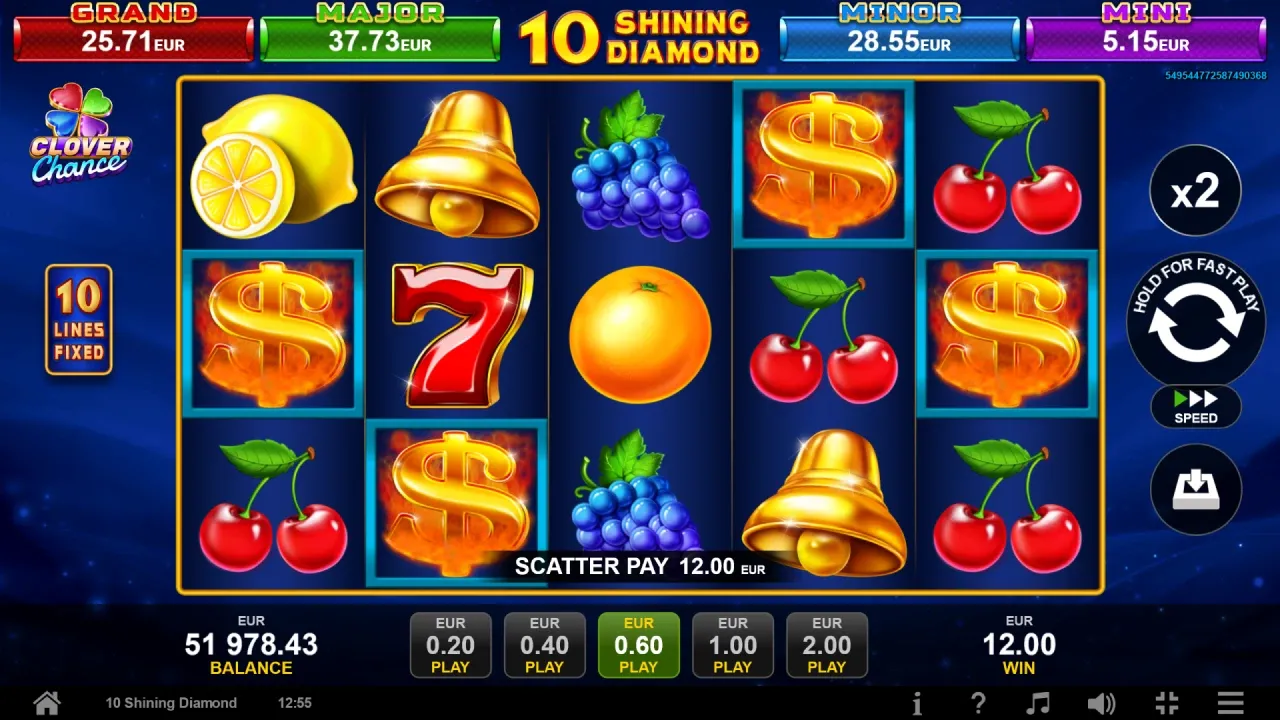The height and width of the screenshot is (720, 1280).
Task: Select the 0.60 EUR play amount
Action: 638,645
